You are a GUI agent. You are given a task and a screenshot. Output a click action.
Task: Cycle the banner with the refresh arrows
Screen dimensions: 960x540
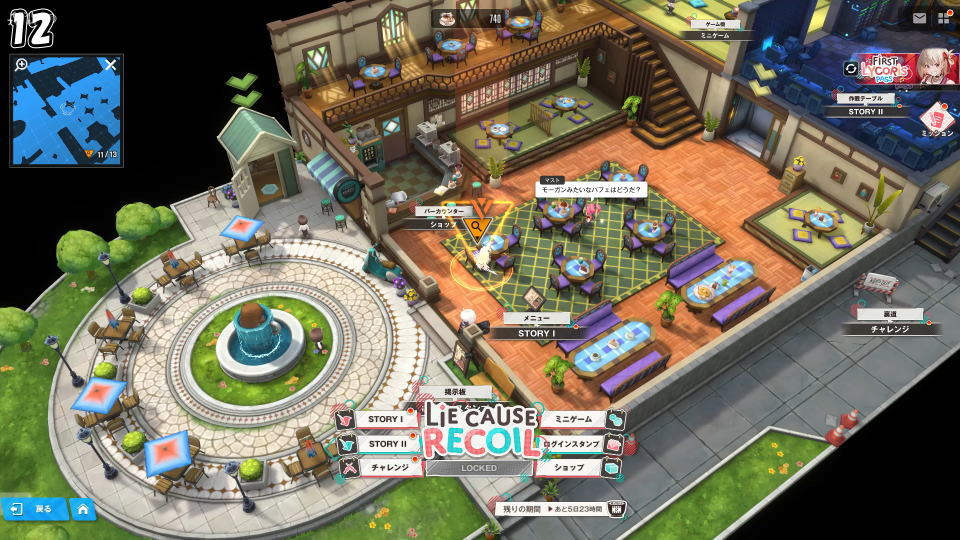[851, 69]
